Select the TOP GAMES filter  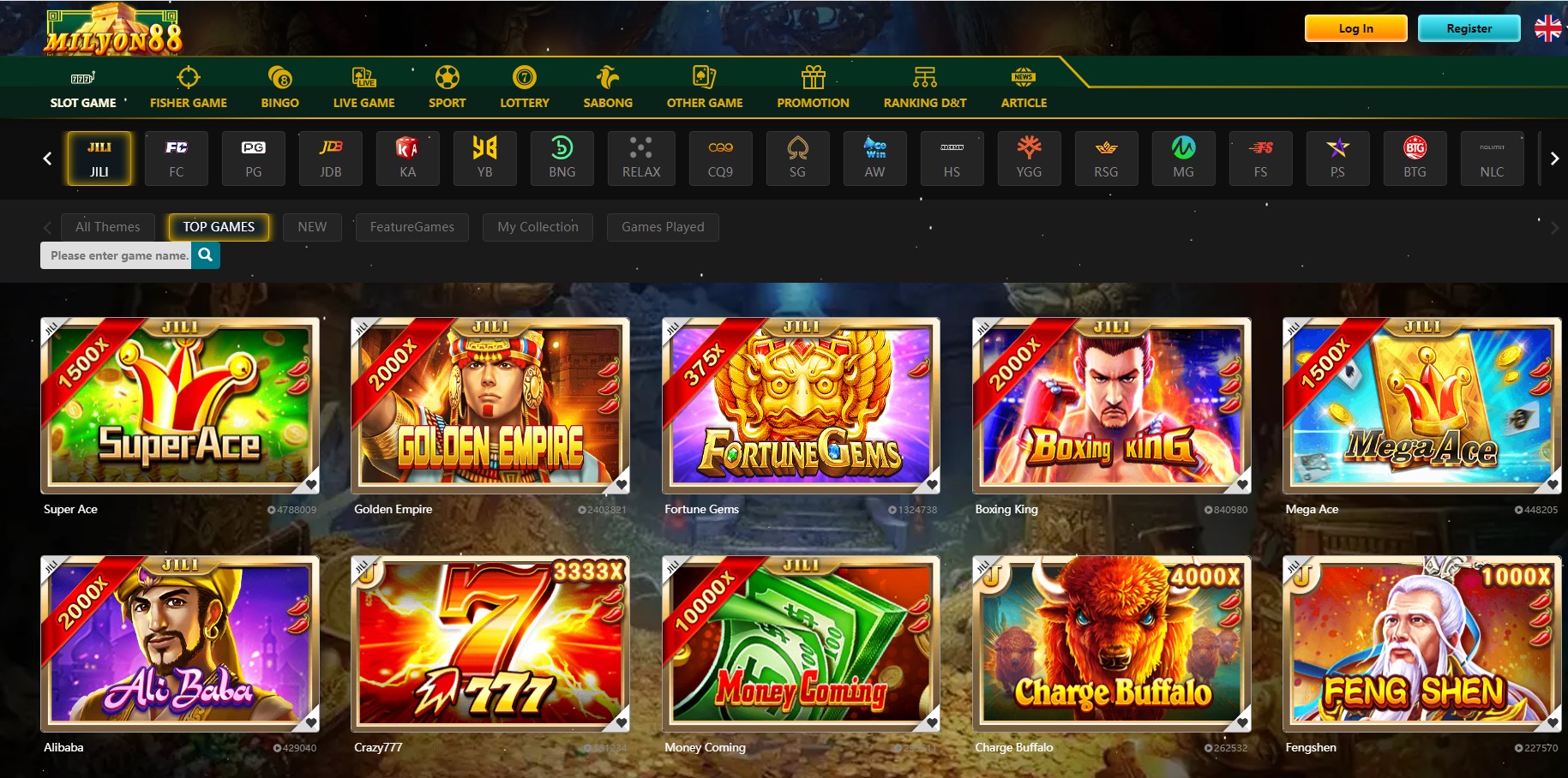(218, 227)
